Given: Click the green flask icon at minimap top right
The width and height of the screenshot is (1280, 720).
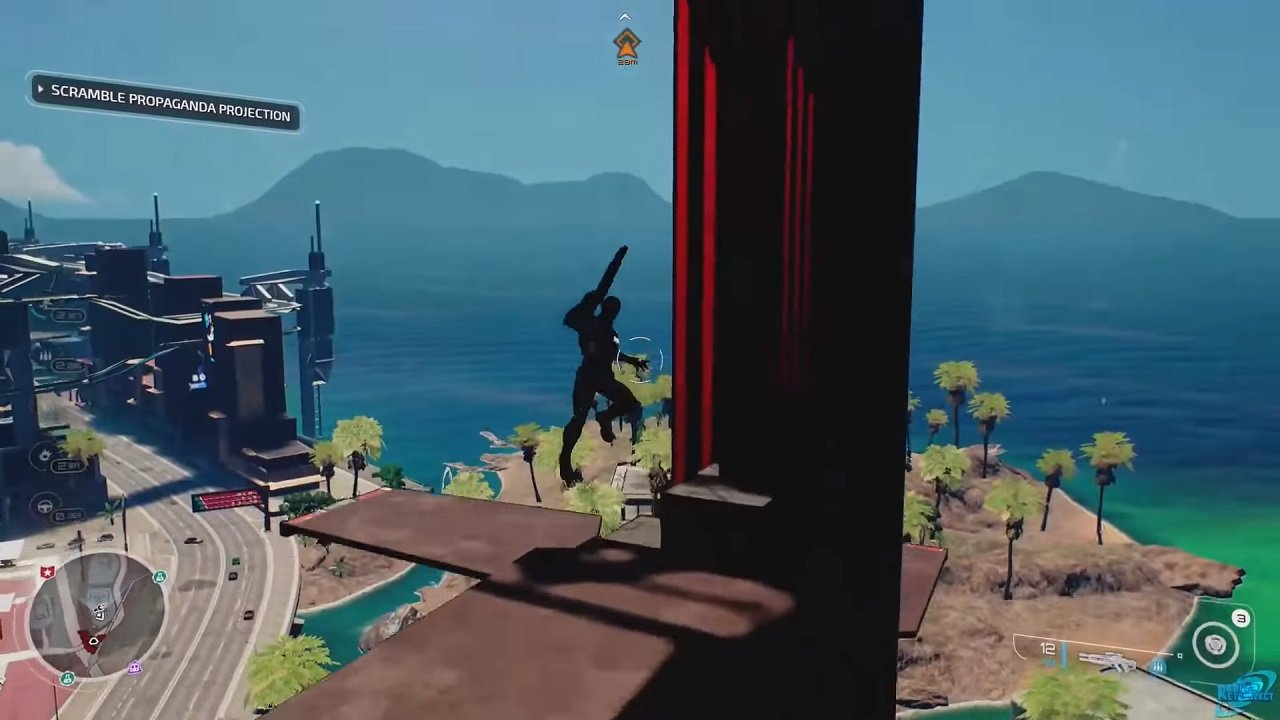Looking at the screenshot, I should (159, 577).
